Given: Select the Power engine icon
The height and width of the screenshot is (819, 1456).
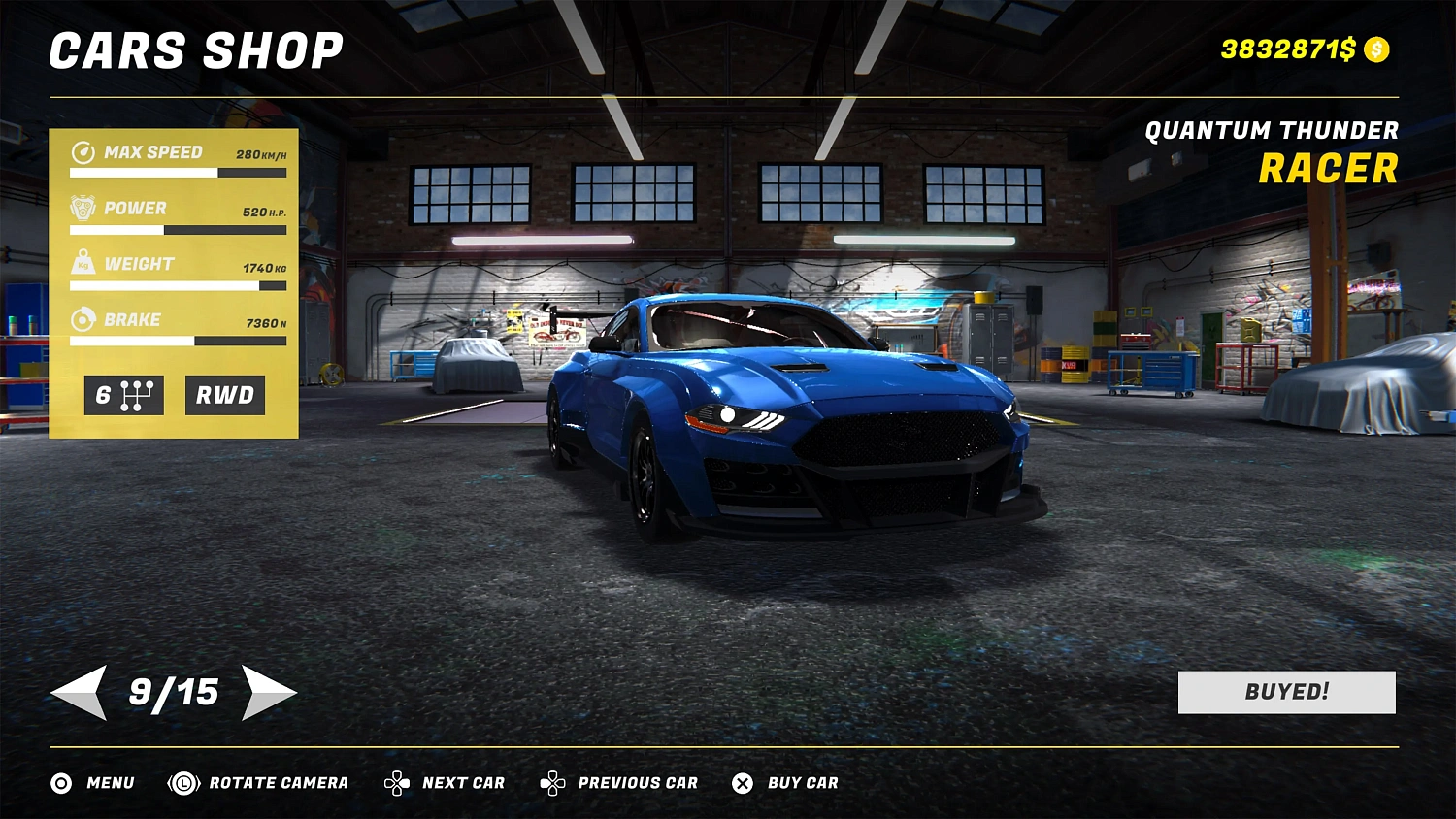Looking at the screenshot, I should (x=83, y=207).
